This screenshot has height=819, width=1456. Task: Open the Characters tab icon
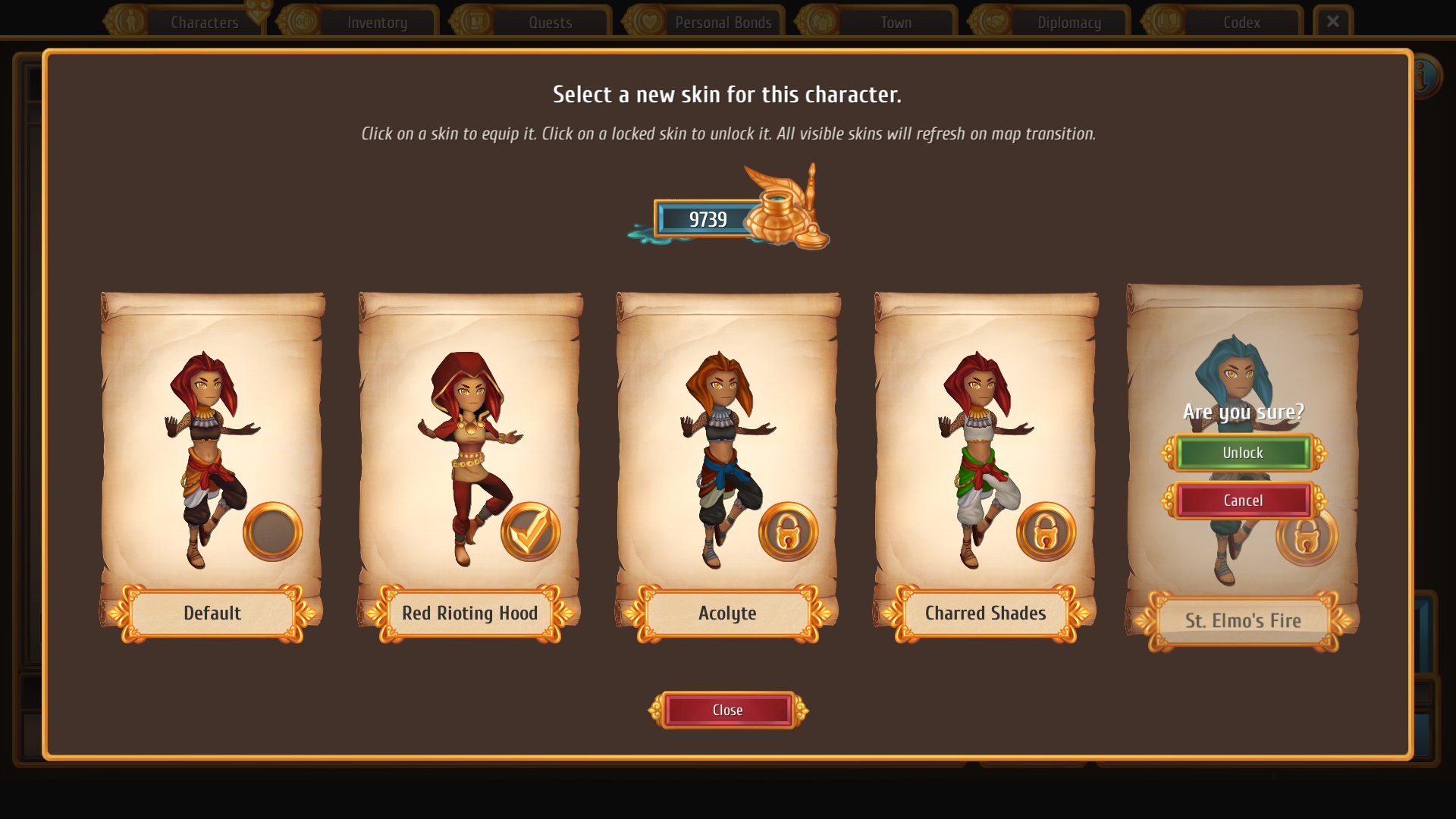130,20
